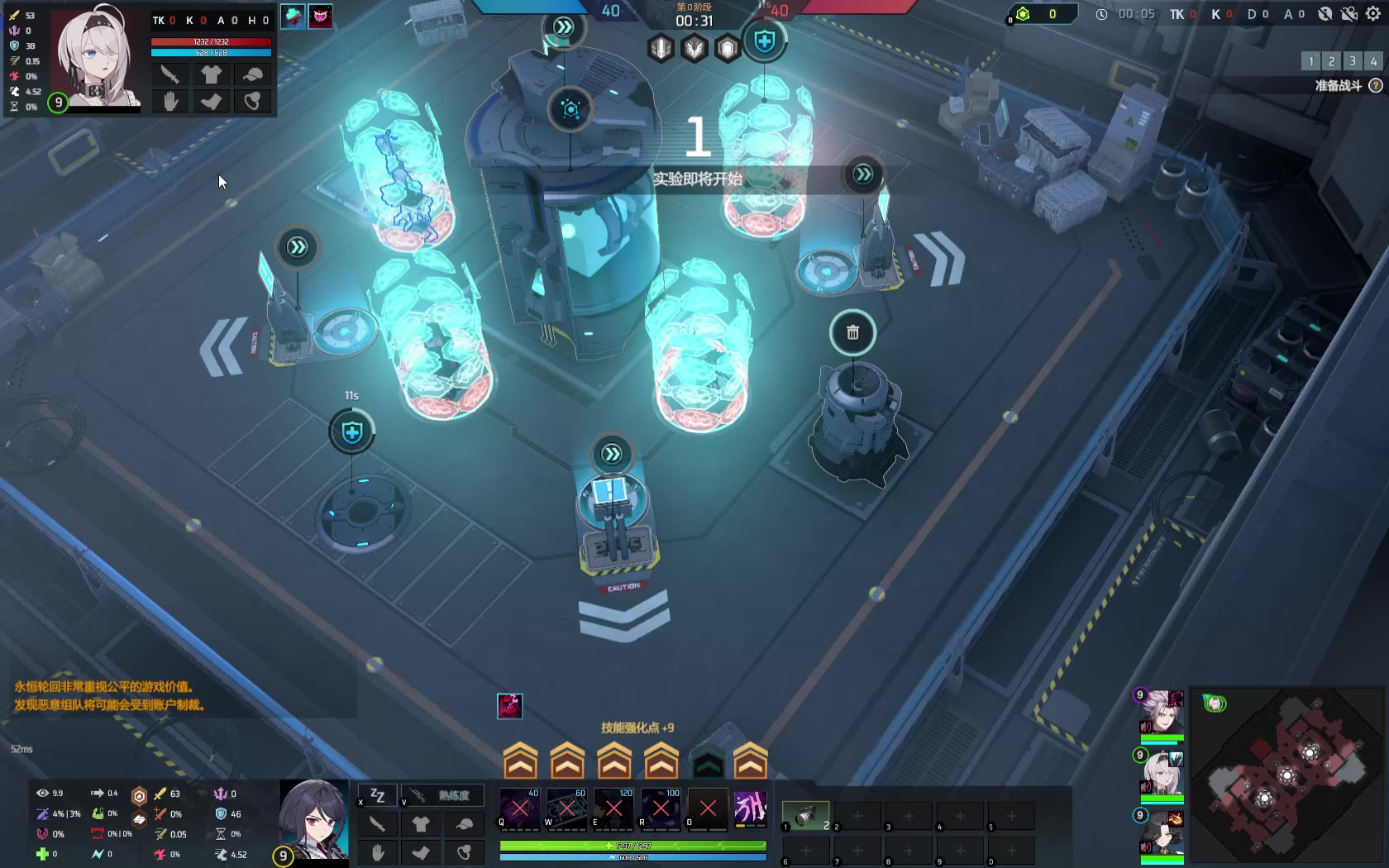Activate the E ability icon
Screen dimensions: 1389x868
[x=614, y=808]
